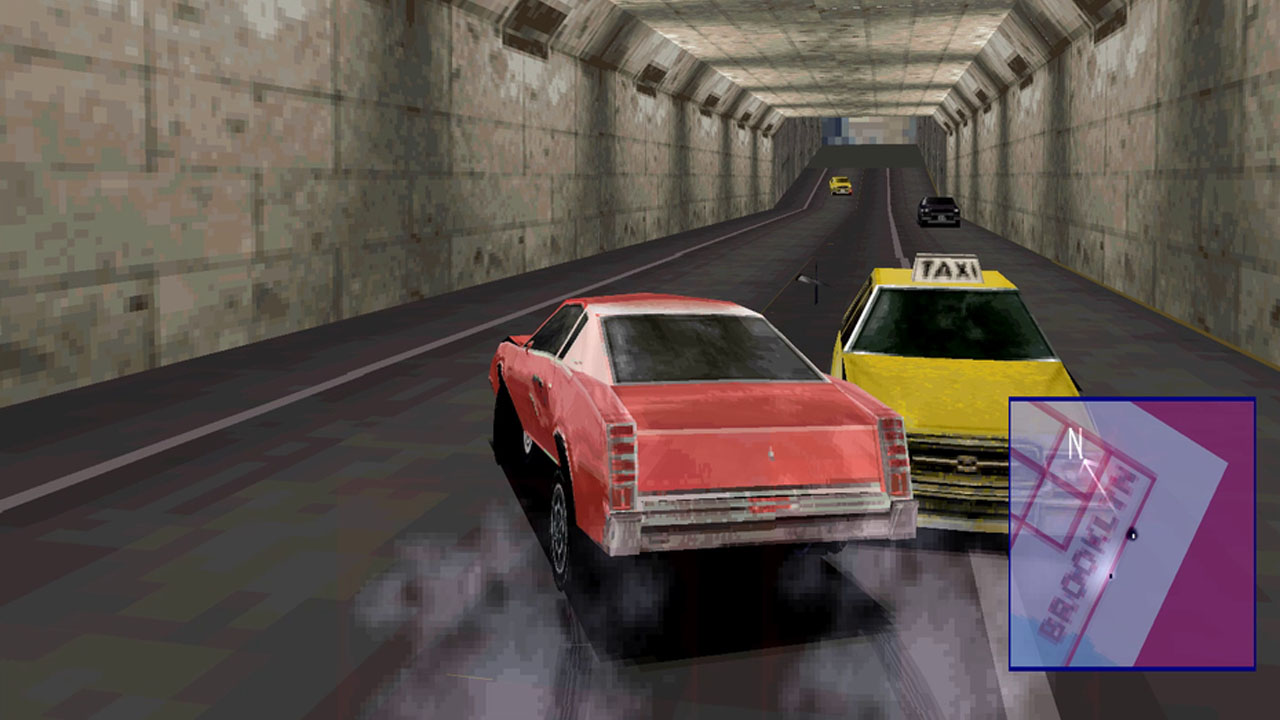Image resolution: width=1280 pixels, height=720 pixels.
Task: Click the taxi's chrome front grille
Action: [955, 465]
